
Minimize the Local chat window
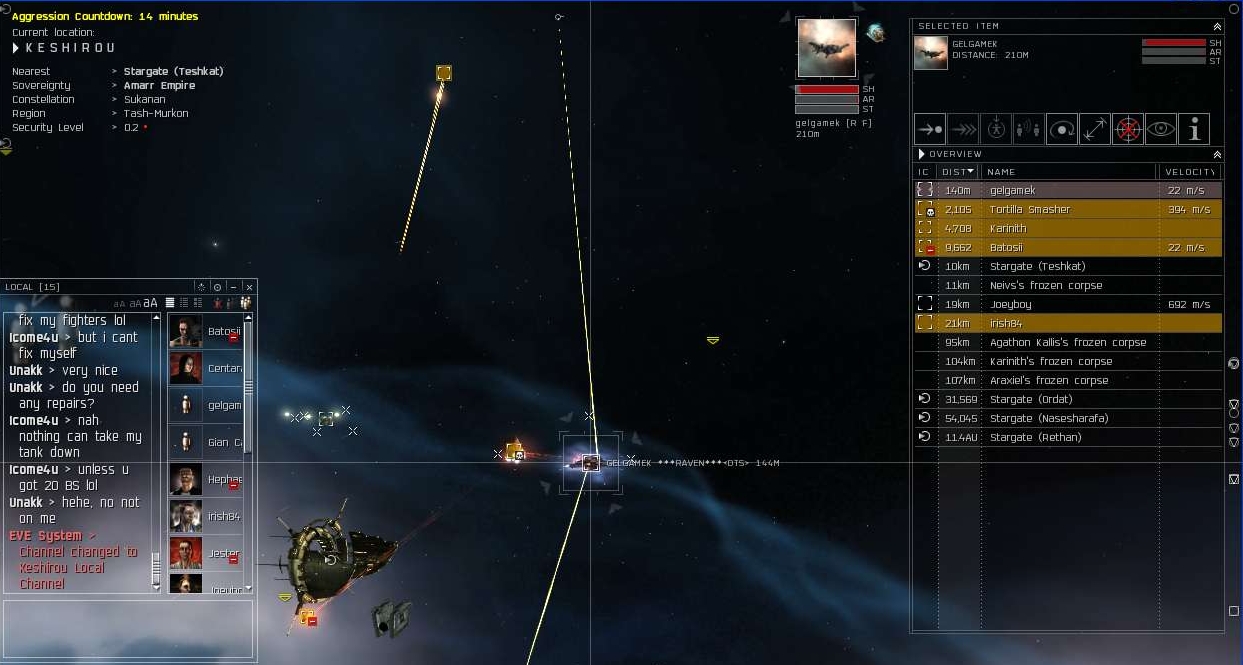pyautogui.click(x=233, y=288)
